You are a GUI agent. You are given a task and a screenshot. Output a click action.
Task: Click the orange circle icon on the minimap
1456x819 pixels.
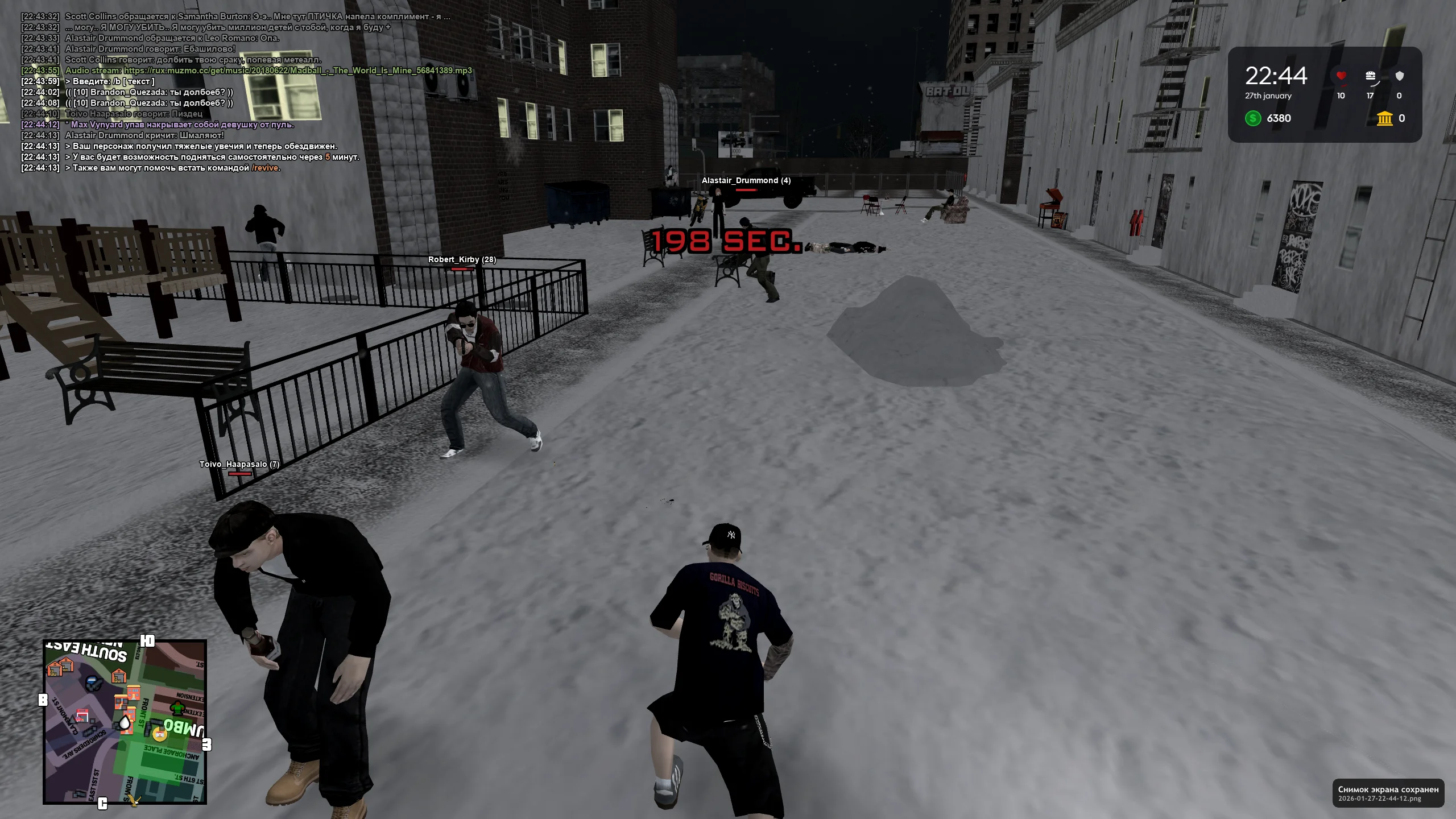pos(159,735)
